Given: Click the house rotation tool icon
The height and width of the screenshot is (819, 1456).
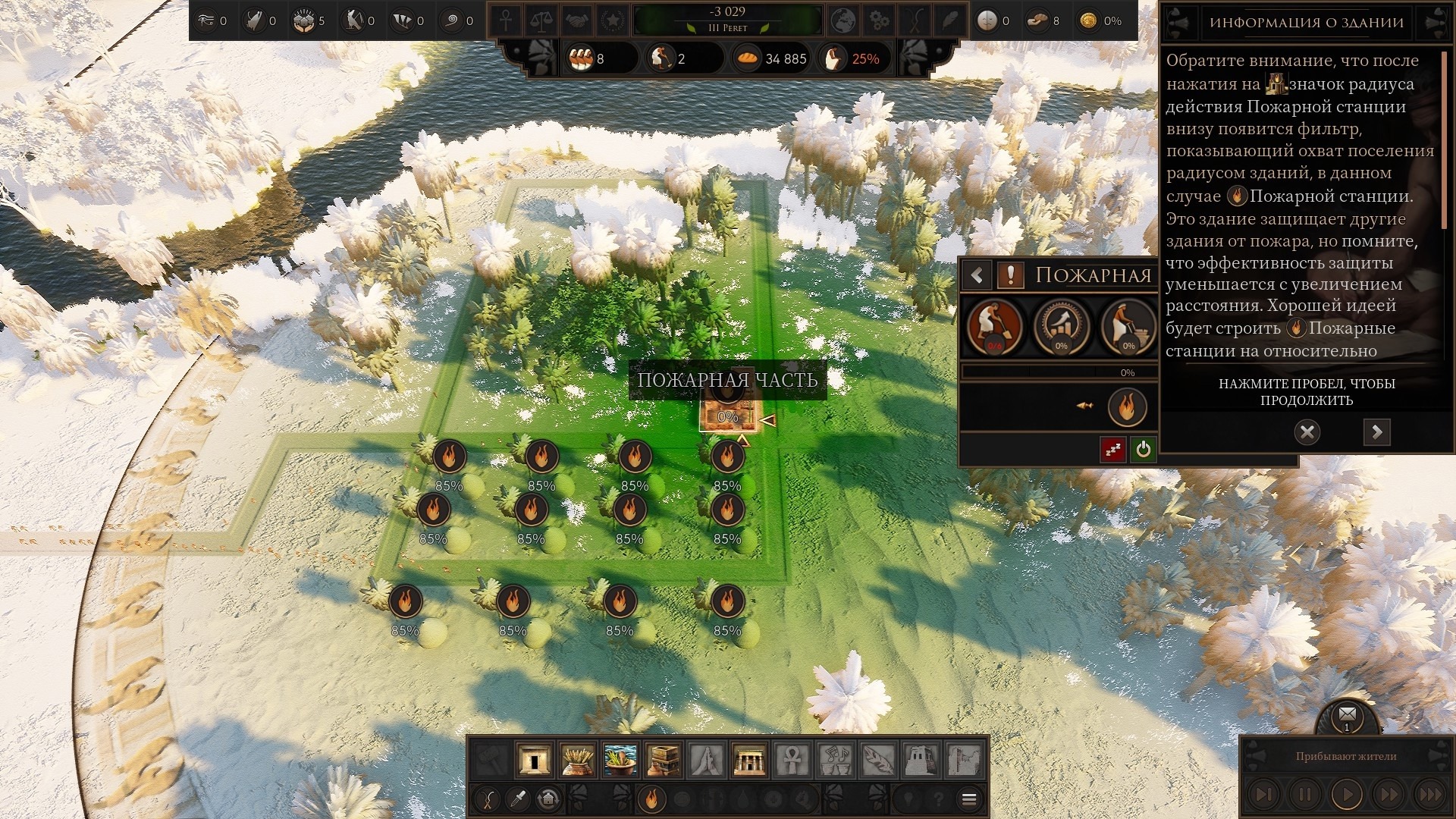Looking at the screenshot, I should (548, 799).
